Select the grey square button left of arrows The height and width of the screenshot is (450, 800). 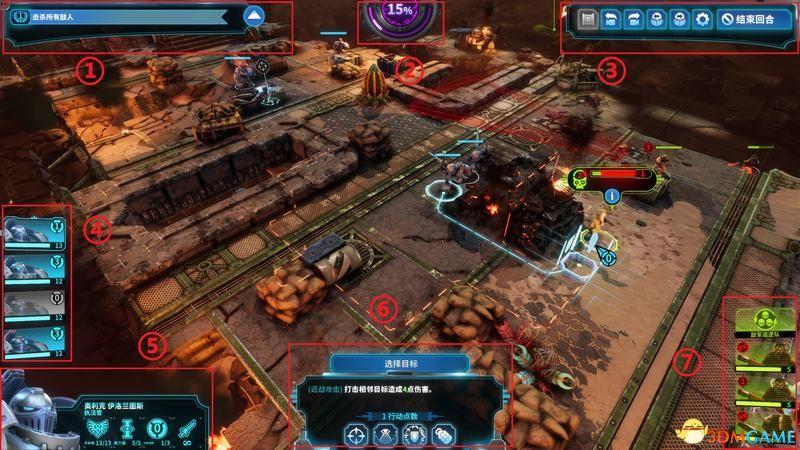click(x=587, y=20)
